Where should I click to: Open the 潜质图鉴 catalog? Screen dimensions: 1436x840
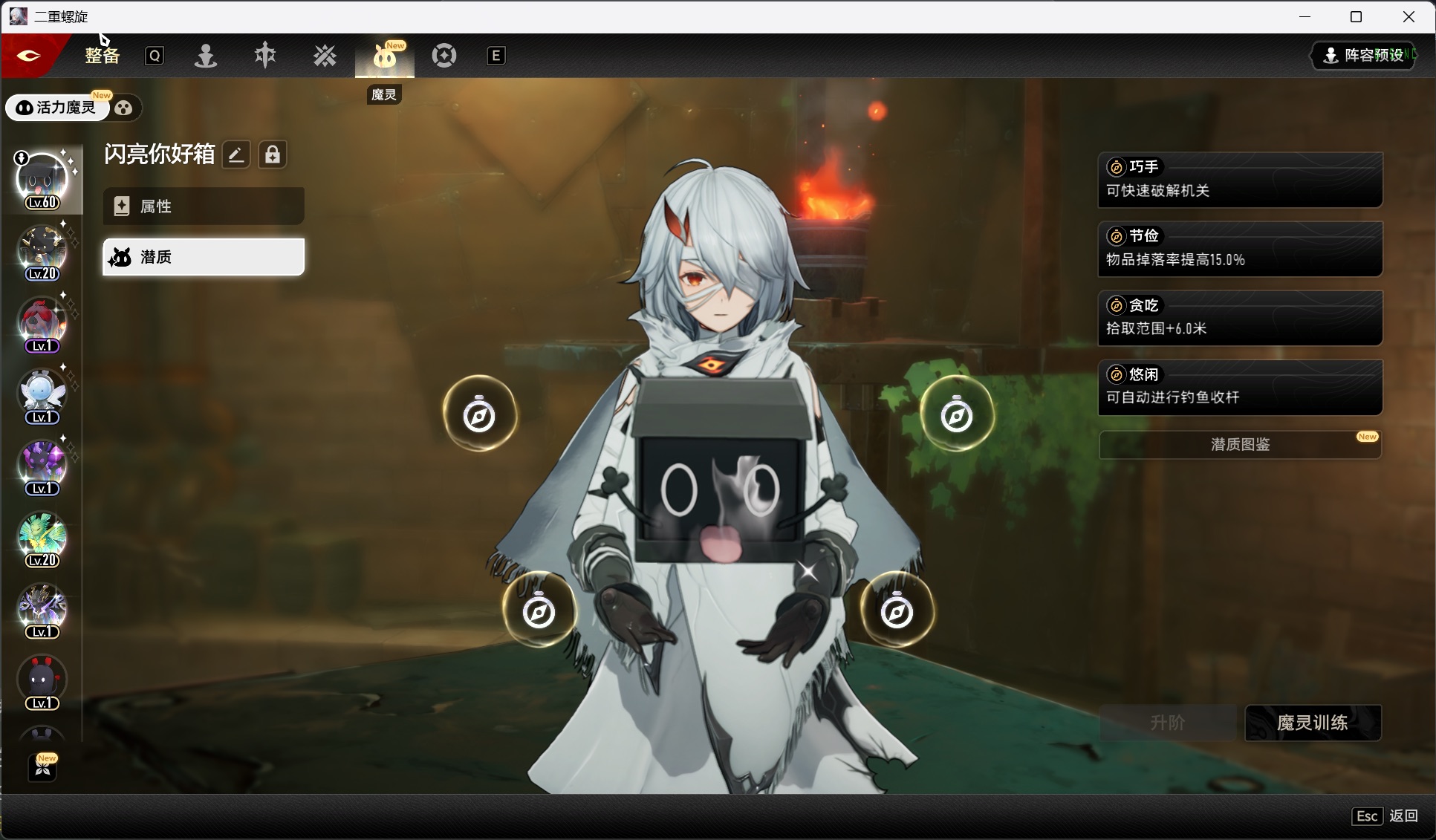pos(1239,445)
